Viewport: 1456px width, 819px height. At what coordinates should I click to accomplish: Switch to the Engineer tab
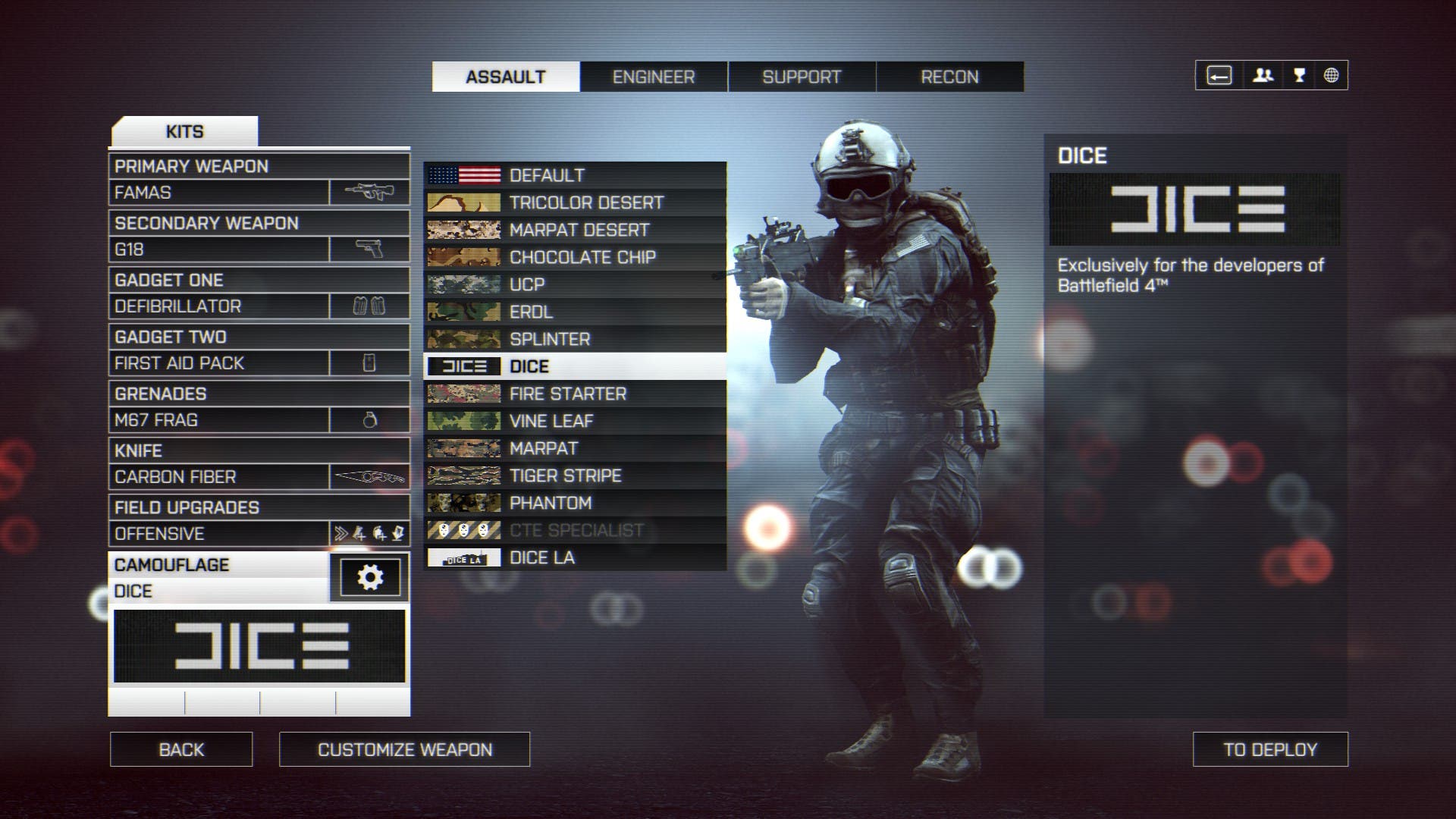click(654, 77)
